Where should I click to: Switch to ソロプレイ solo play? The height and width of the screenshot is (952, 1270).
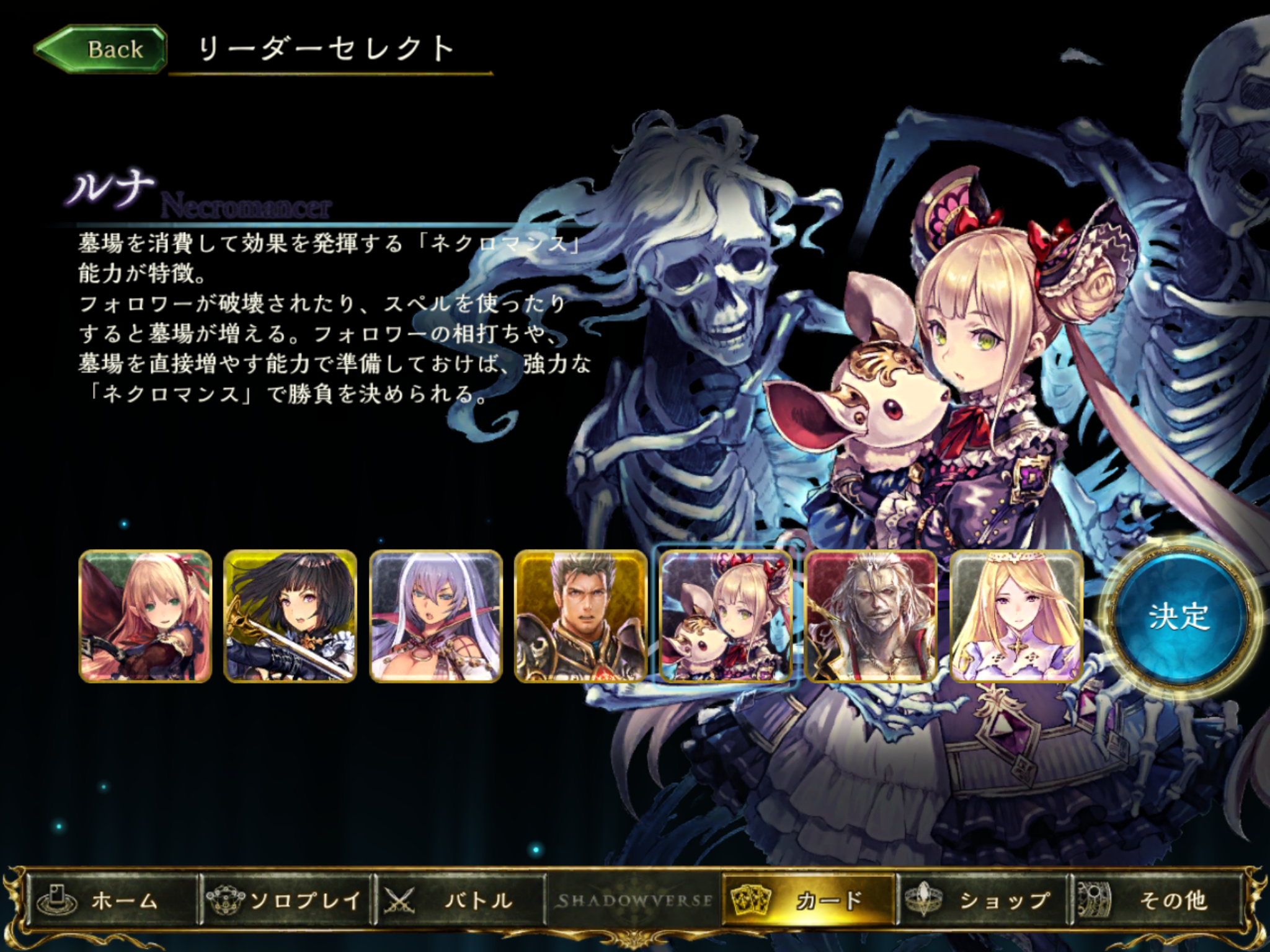tap(286, 901)
